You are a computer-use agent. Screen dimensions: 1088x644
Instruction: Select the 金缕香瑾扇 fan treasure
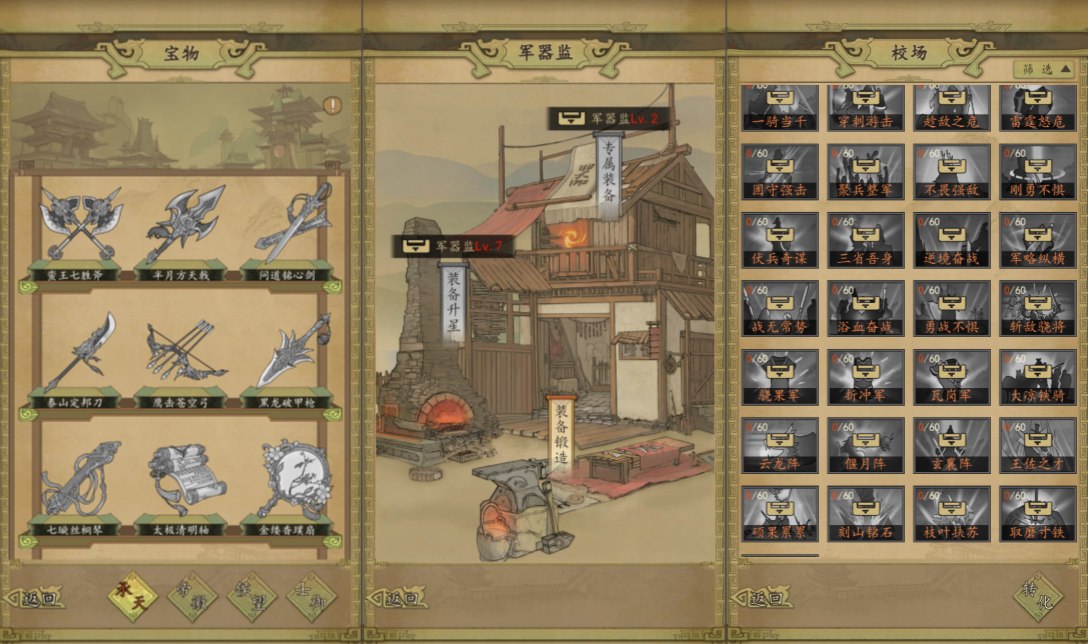click(291, 481)
